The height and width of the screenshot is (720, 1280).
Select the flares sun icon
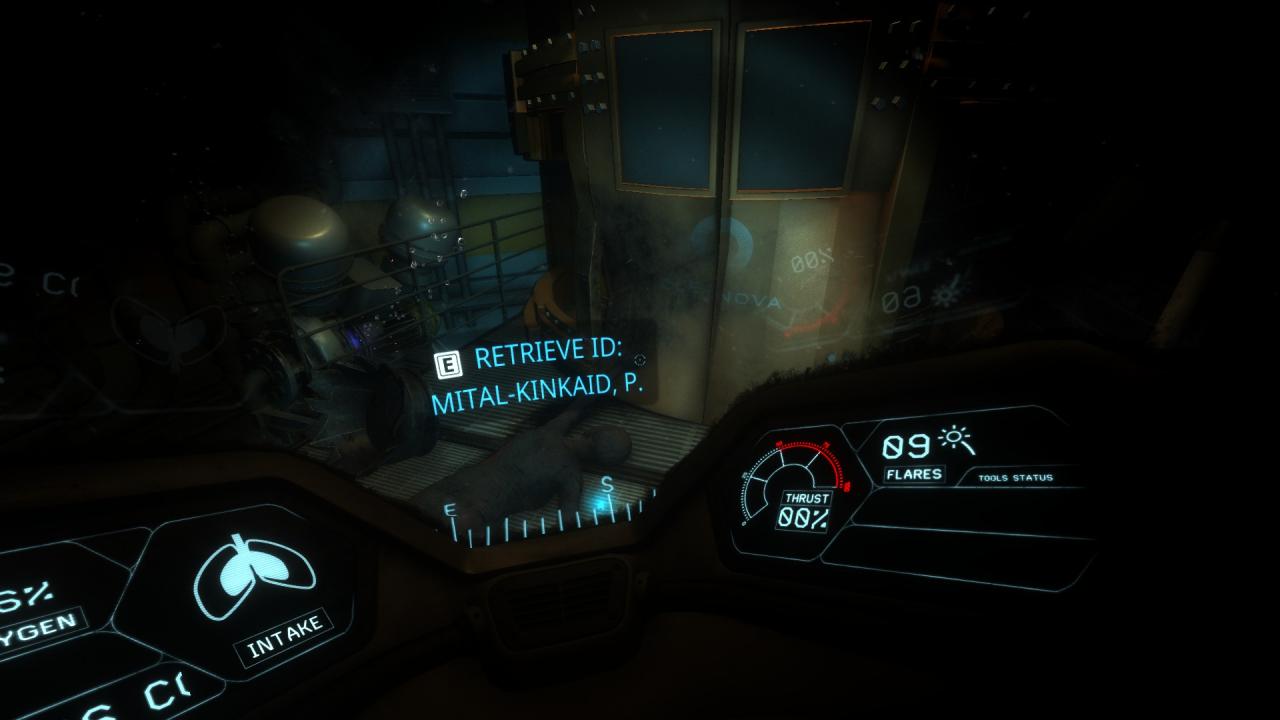point(955,443)
